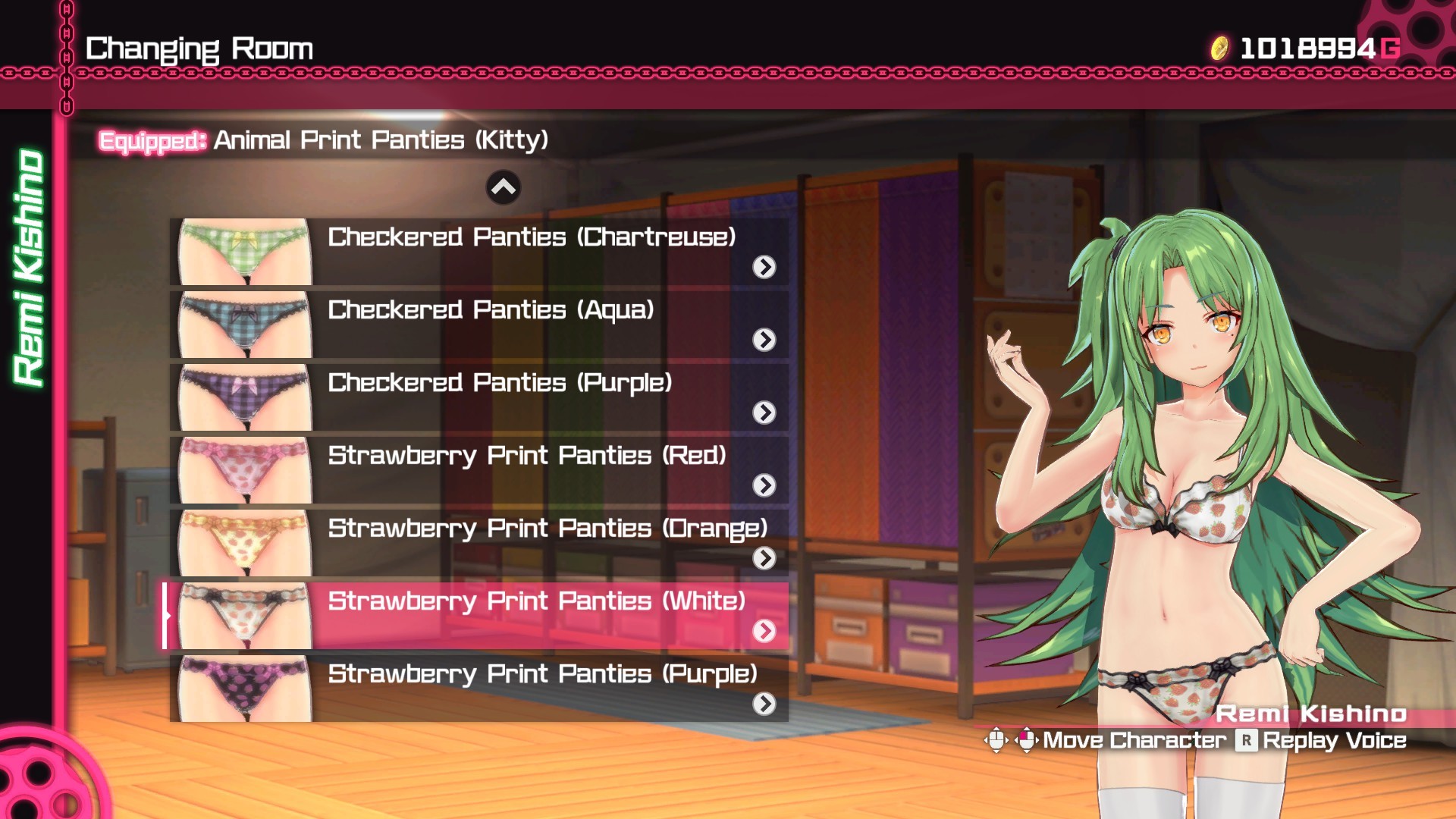Image resolution: width=1456 pixels, height=819 pixels.
Task: Click the Animal Print Panties (Kitty) equipped label
Action: pyautogui.click(x=381, y=140)
